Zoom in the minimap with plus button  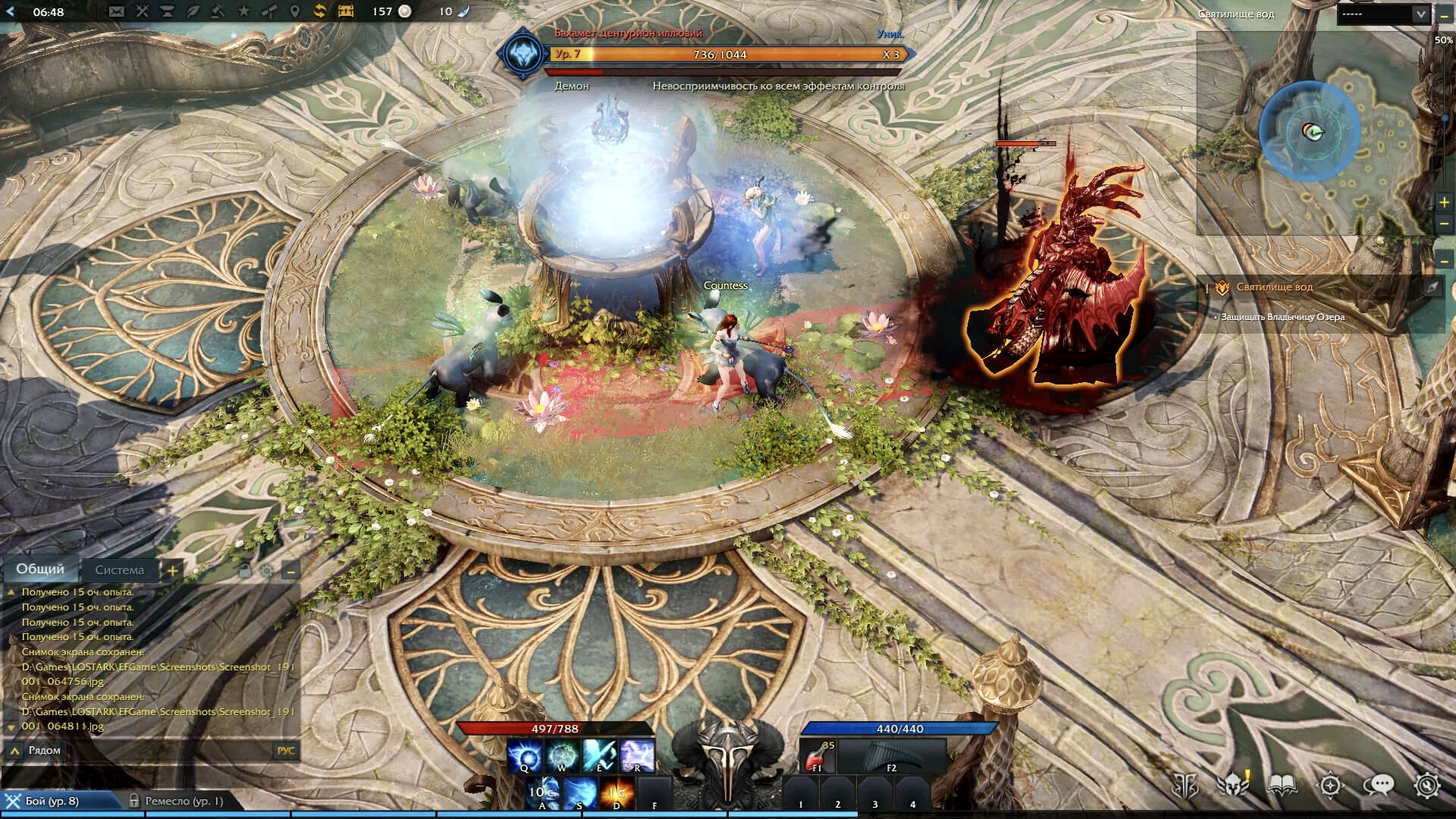click(x=1444, y=202)
